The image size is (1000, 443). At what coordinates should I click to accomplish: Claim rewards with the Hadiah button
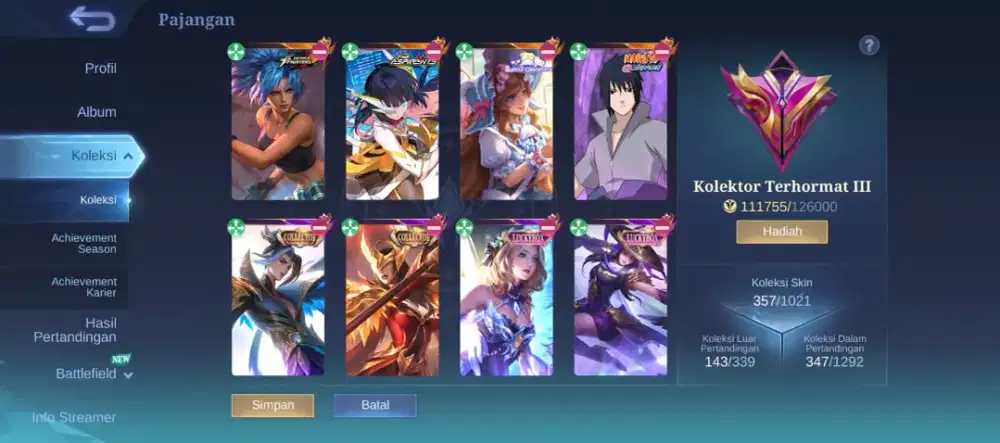tap(782, 232)
